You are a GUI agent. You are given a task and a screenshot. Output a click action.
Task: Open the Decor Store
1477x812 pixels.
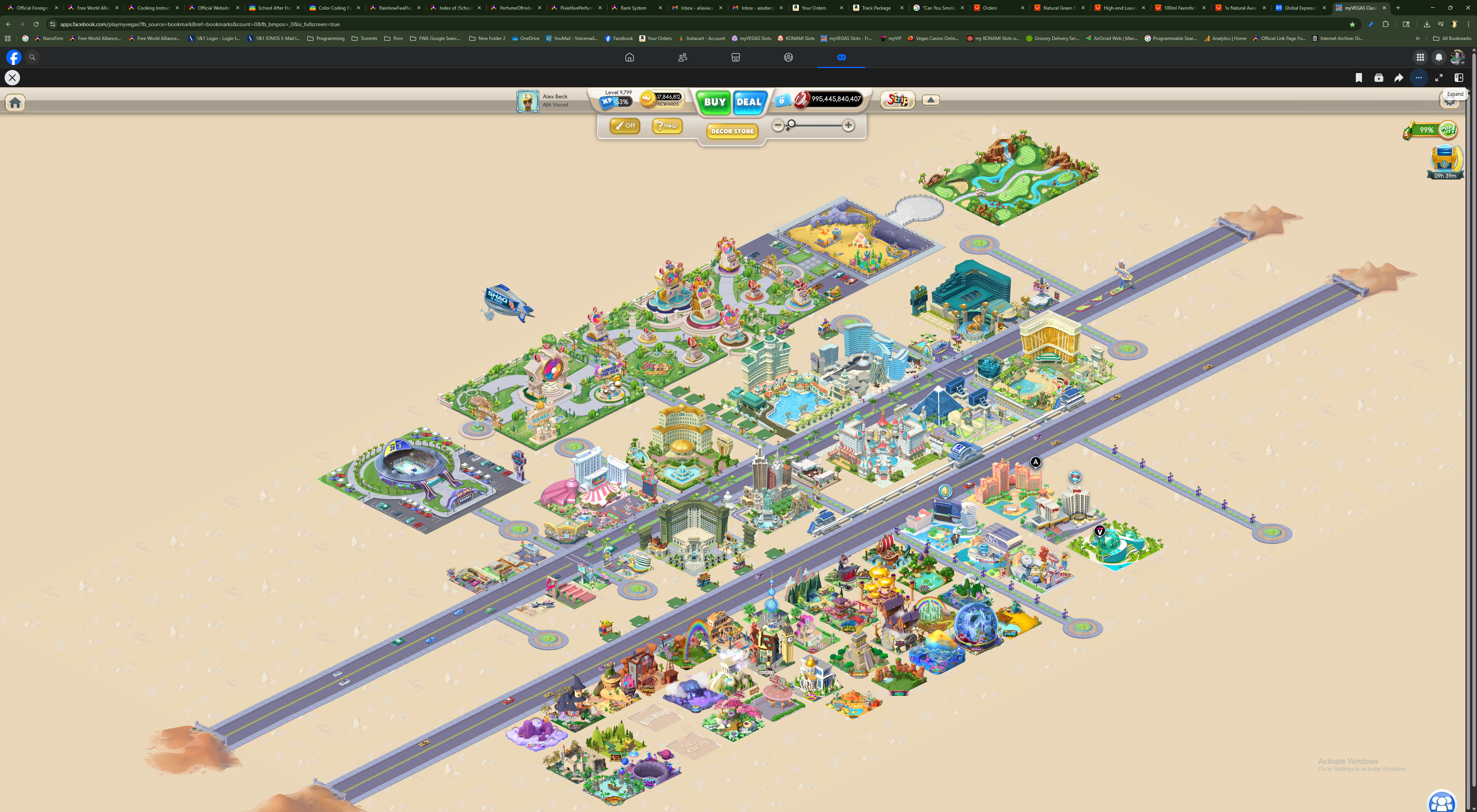(732, 131)
